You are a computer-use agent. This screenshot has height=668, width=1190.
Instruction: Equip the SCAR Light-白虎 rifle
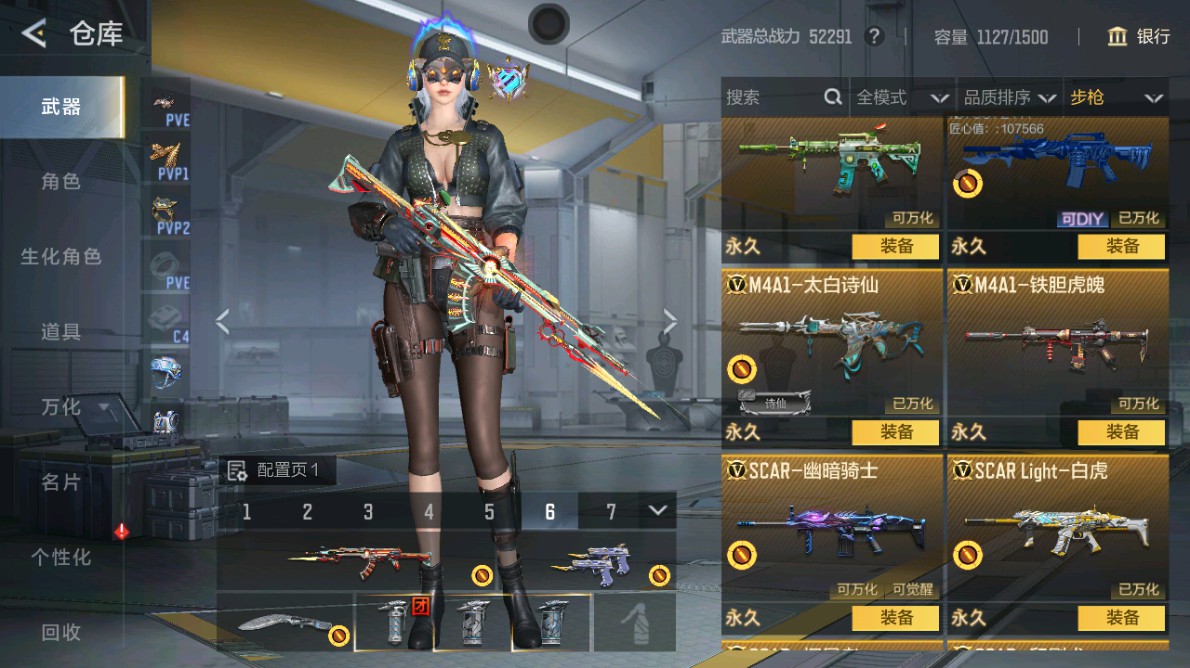coord(1122,618)
